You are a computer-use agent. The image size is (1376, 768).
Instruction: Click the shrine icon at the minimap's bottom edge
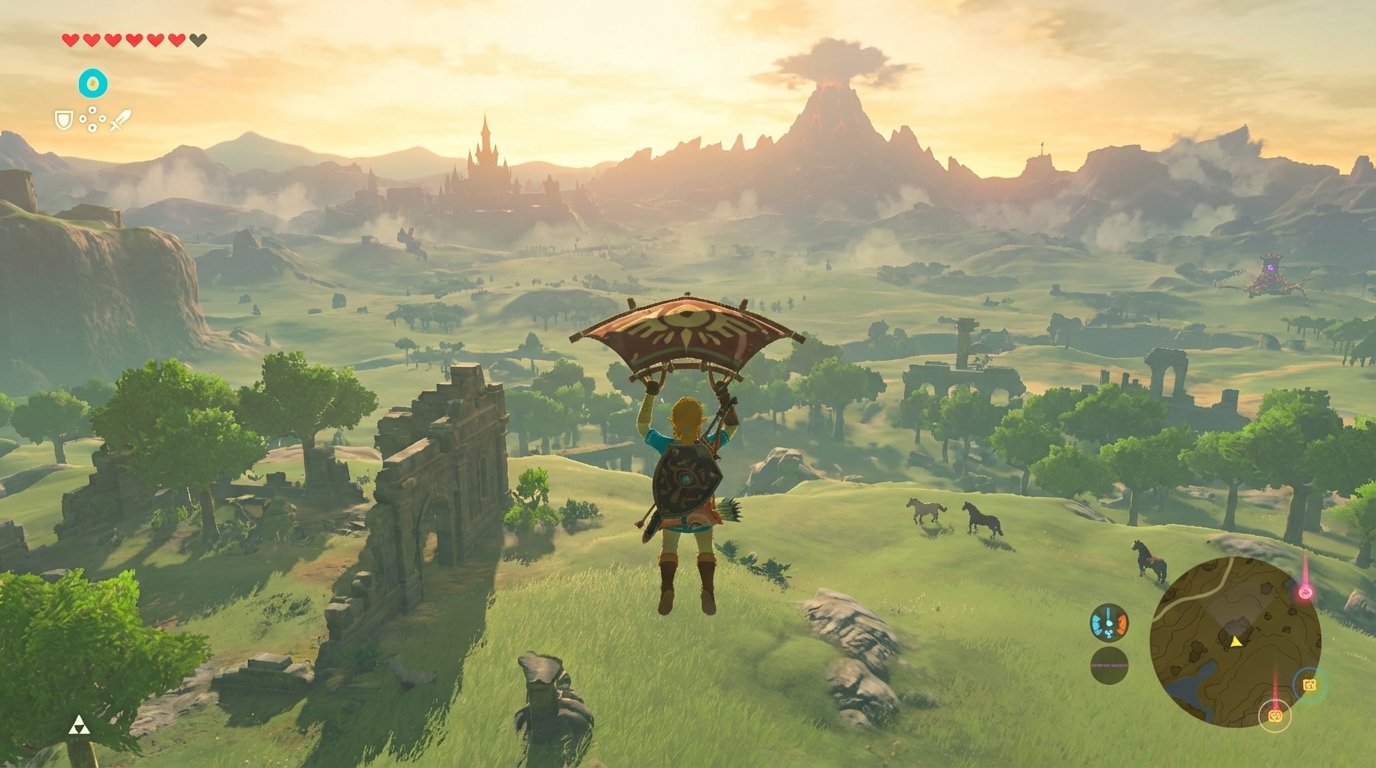point(1274,716)
